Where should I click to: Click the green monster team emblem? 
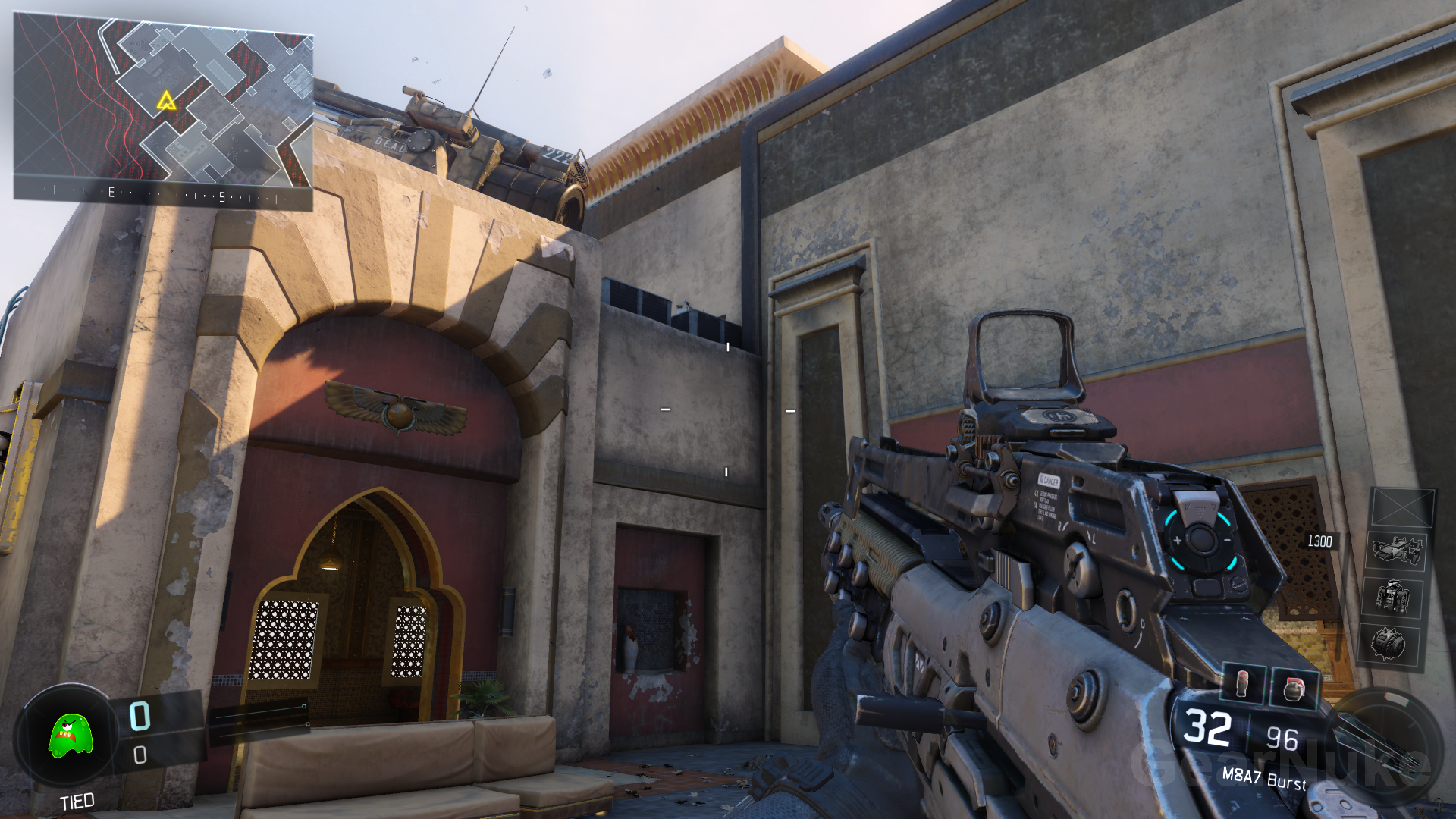(71, 736)
